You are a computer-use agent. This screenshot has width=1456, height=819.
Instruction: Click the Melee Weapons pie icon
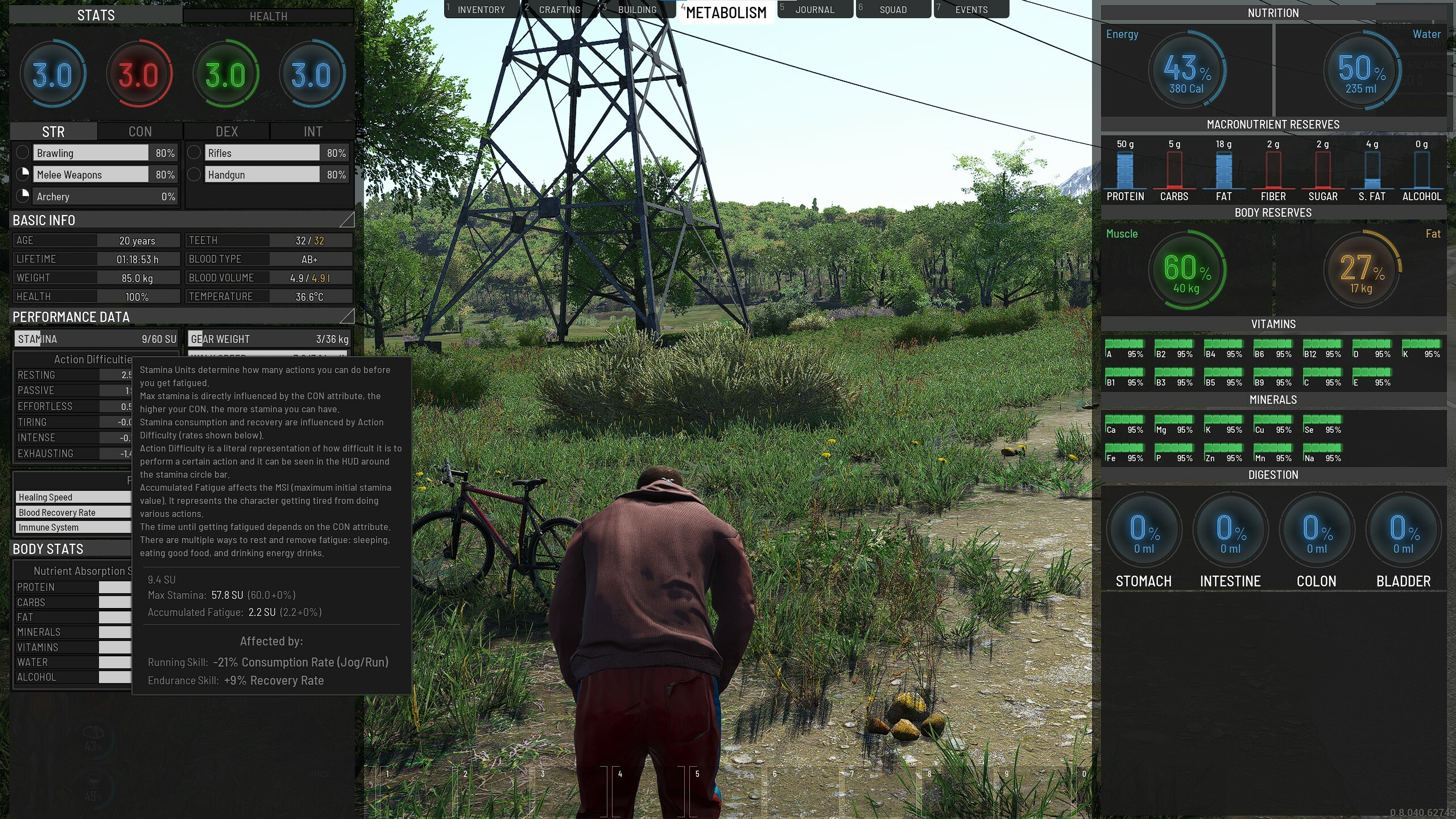23,174
